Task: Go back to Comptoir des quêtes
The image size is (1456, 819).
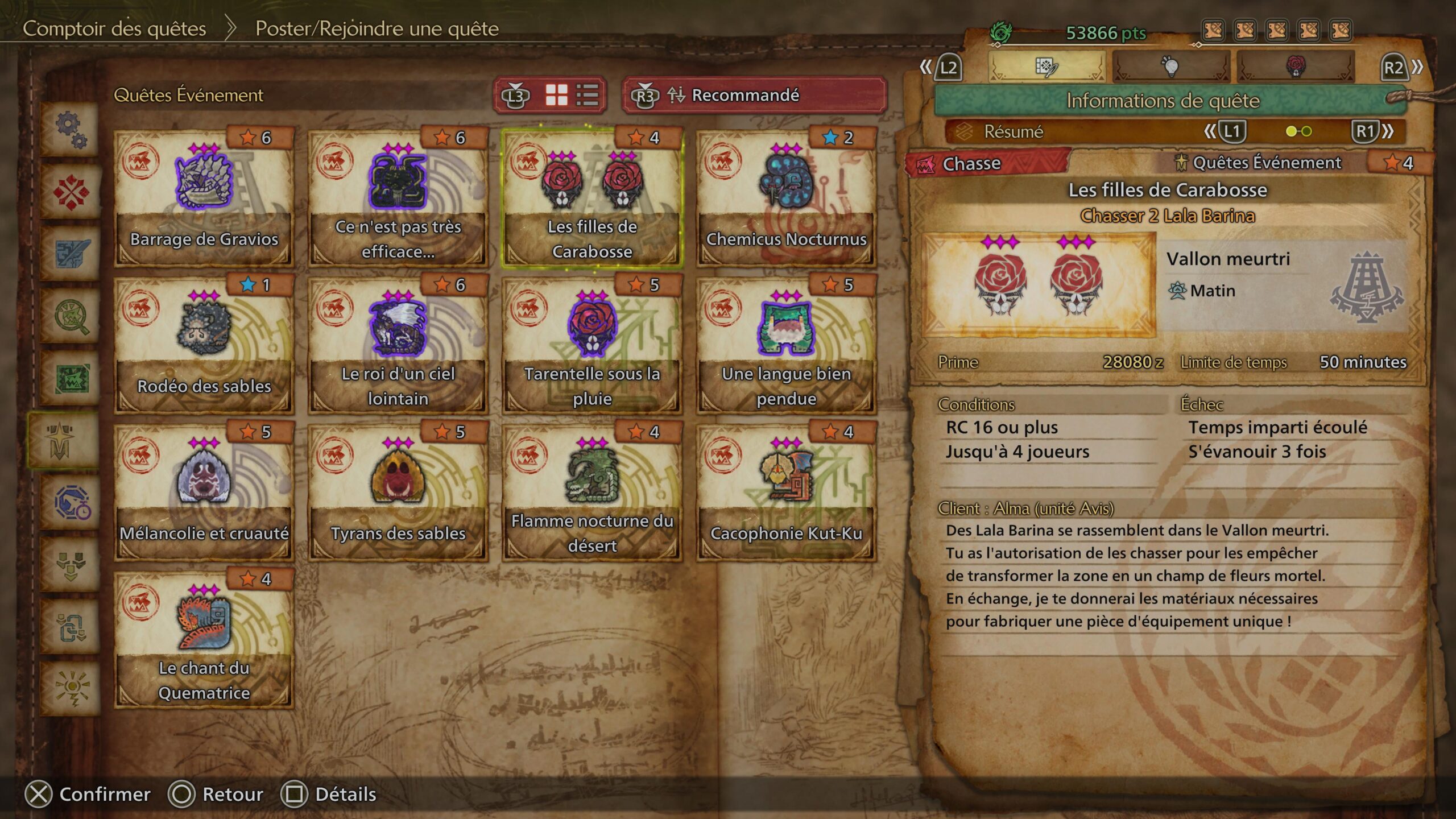Action: 114,28
